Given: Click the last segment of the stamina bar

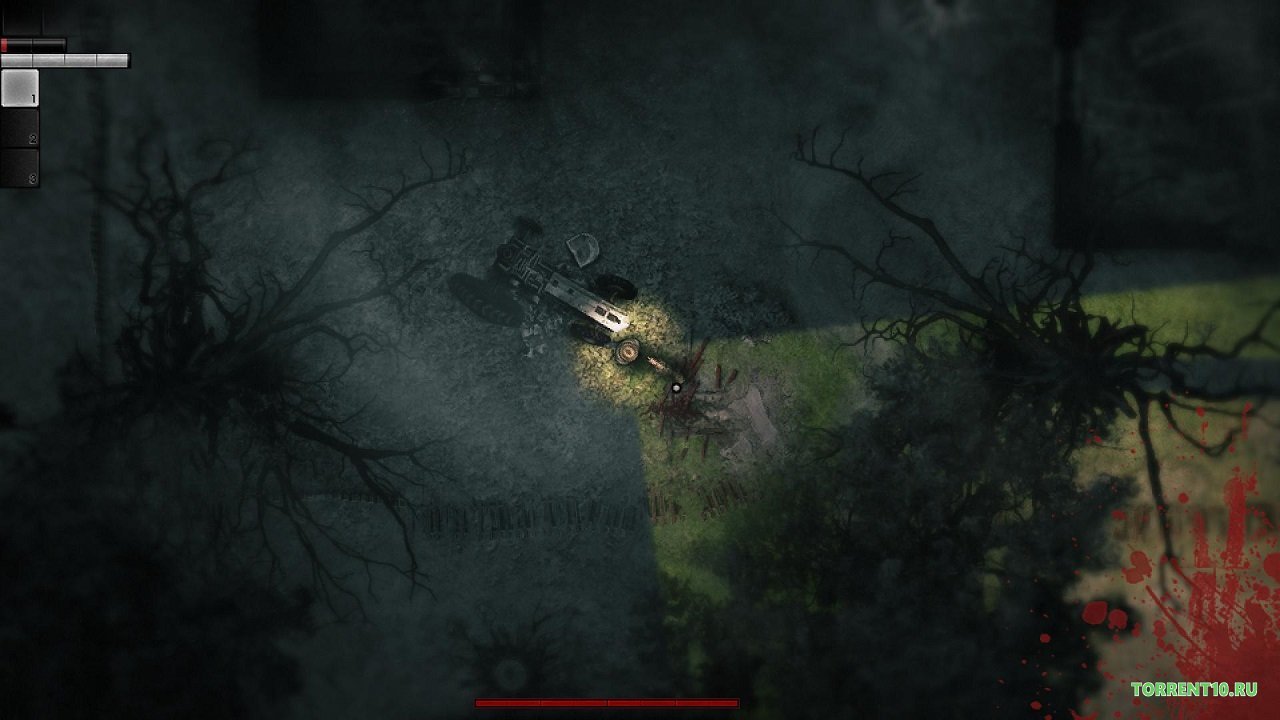Looking at the screenshot, I should (x=112, y=58).
